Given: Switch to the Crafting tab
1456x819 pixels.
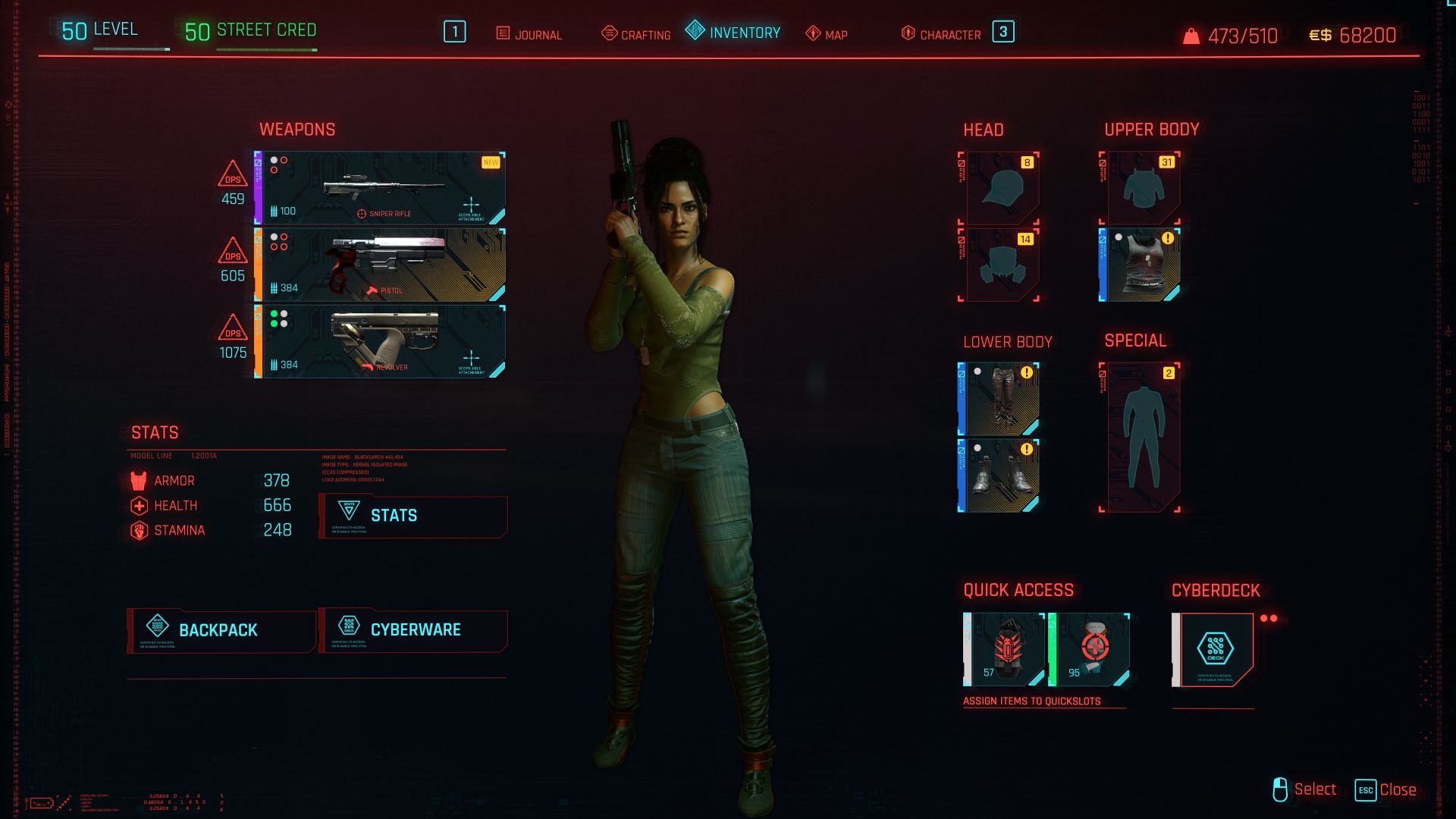Looking at the screenshot, I should [636, 34].
